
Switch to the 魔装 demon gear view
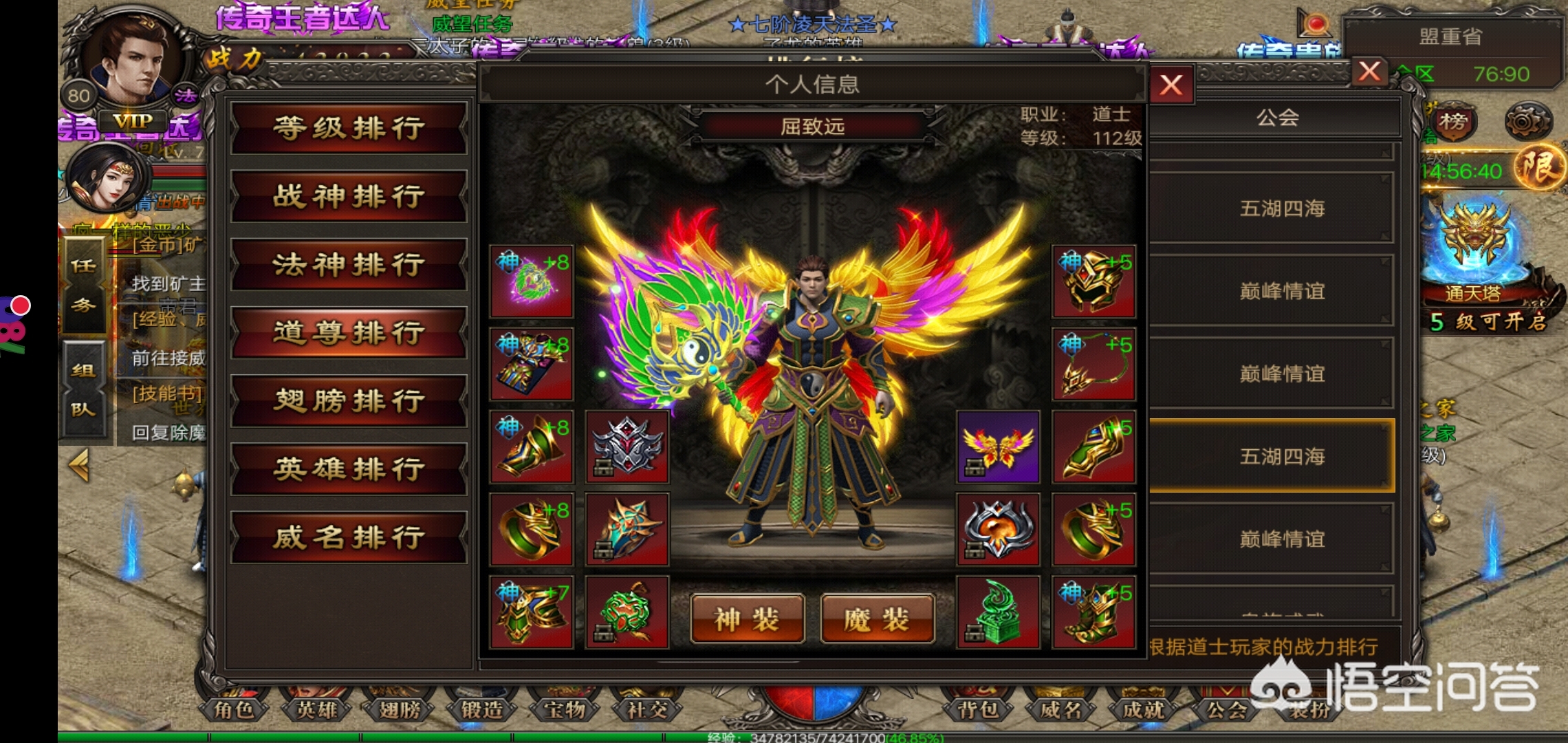877,619
